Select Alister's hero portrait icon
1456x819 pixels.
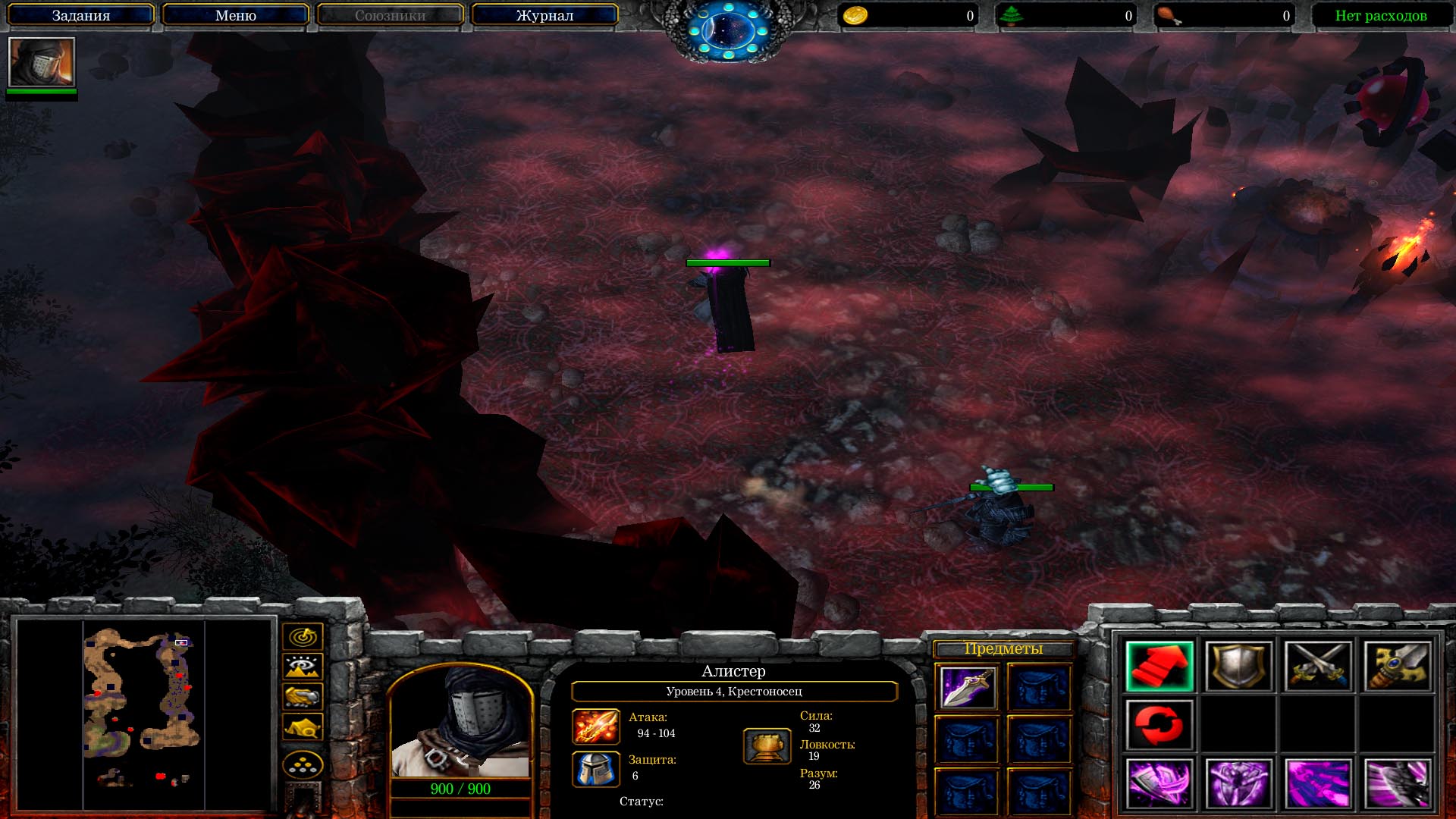42,62
